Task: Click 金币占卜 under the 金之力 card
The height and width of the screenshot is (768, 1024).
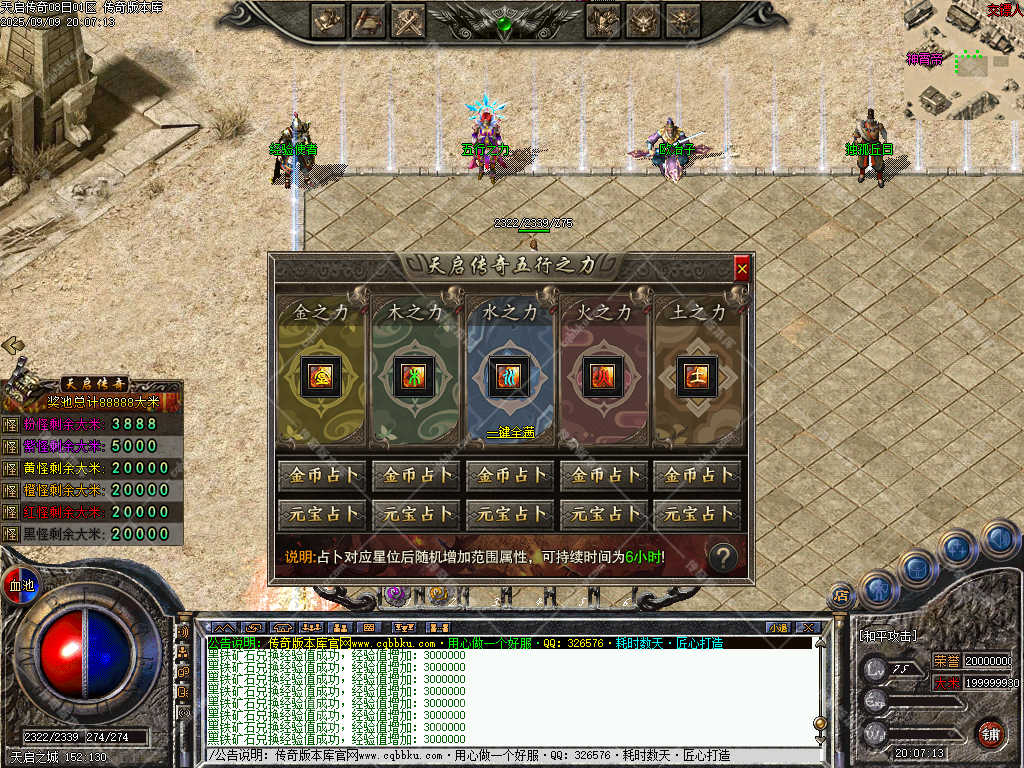Action: (322, 475)
